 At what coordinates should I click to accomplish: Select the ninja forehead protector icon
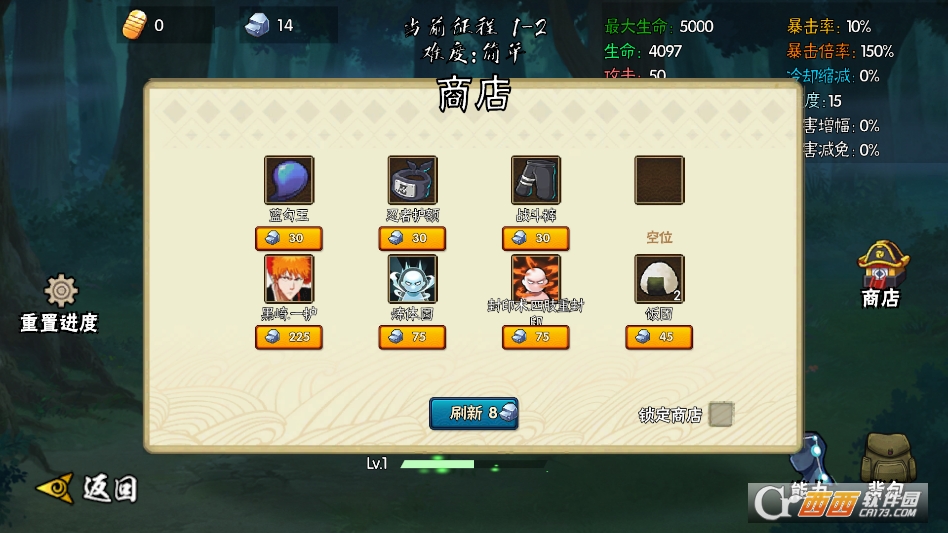click(413, 180)
